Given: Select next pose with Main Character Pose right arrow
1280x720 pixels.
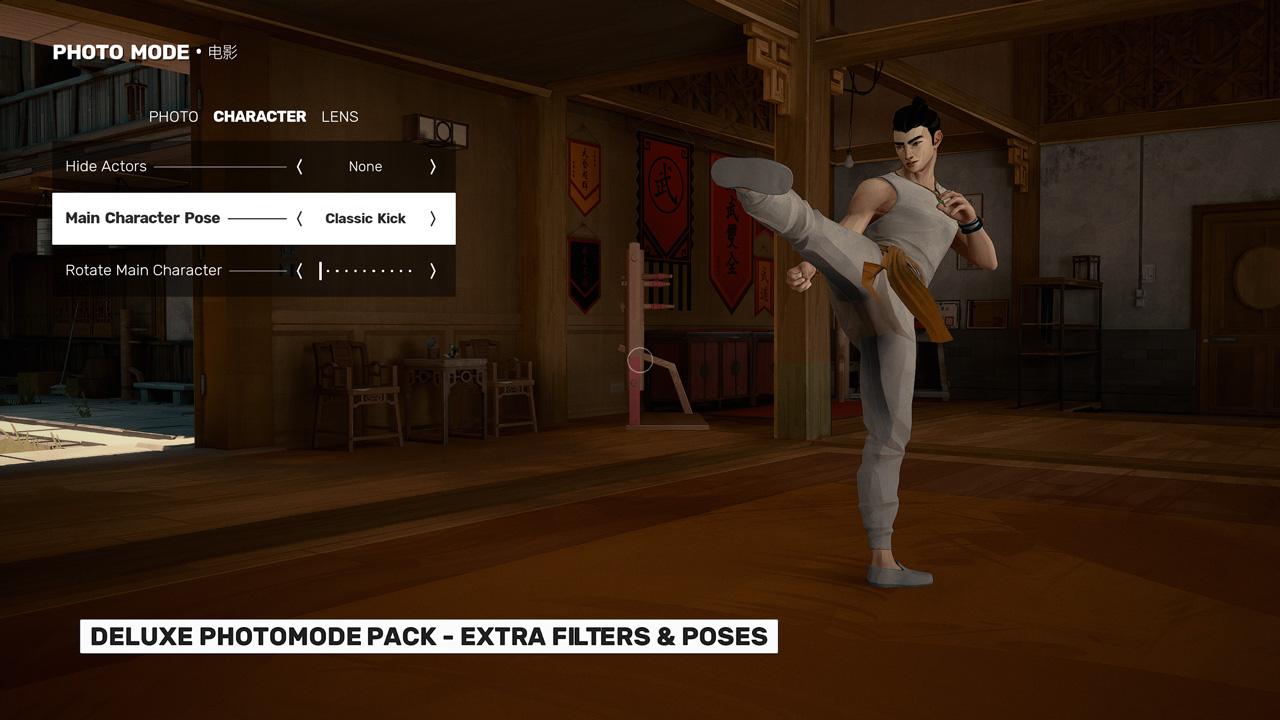Looking at the screenshot, I should coord(432,218).
